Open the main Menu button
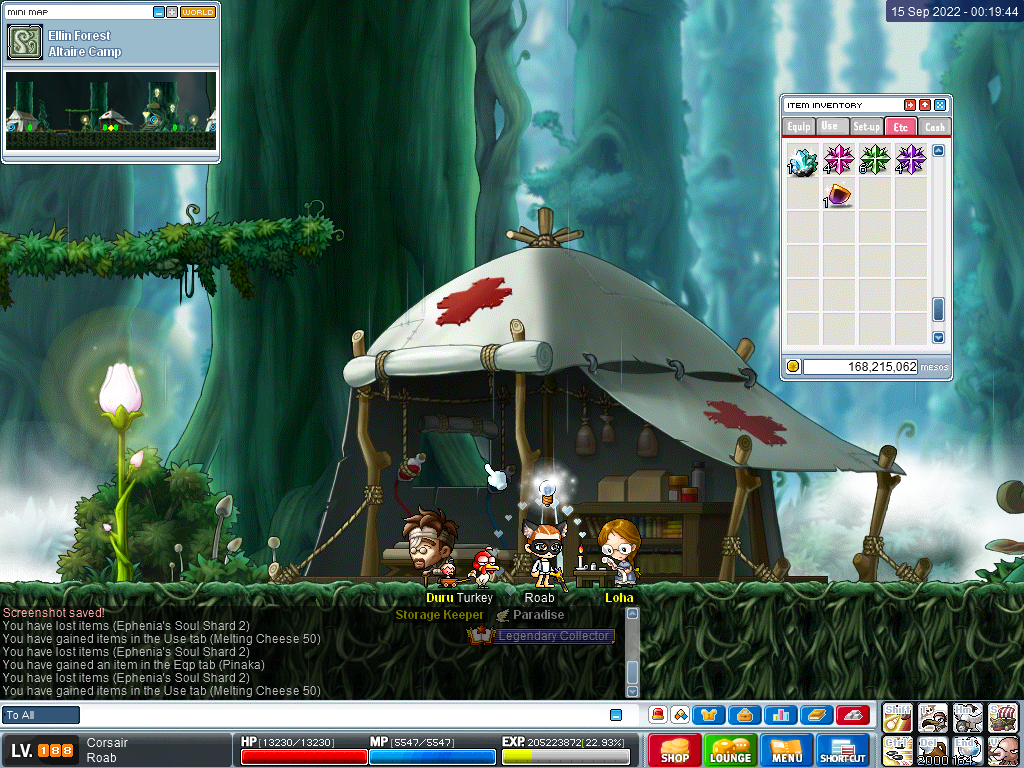 pos(786,749)
